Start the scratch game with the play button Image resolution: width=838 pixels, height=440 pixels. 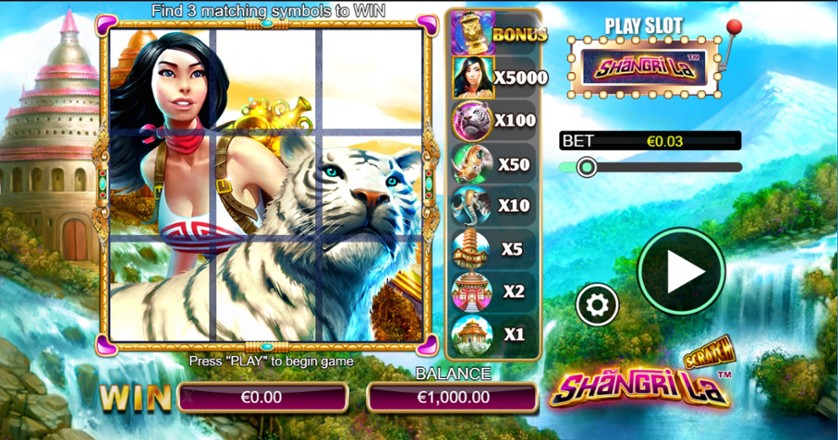point(681,271)
